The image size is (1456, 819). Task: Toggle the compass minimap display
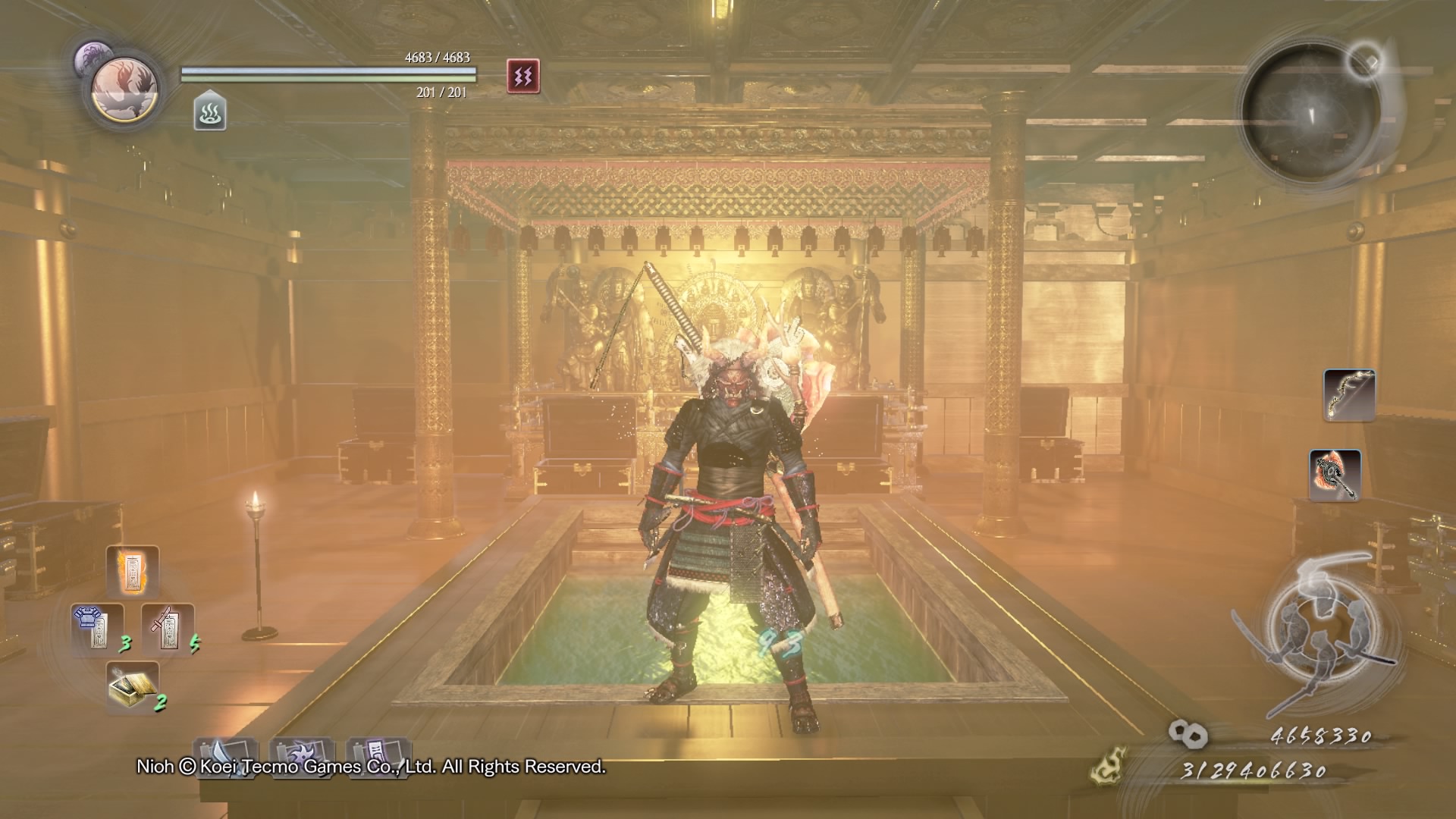point(1313,99)
